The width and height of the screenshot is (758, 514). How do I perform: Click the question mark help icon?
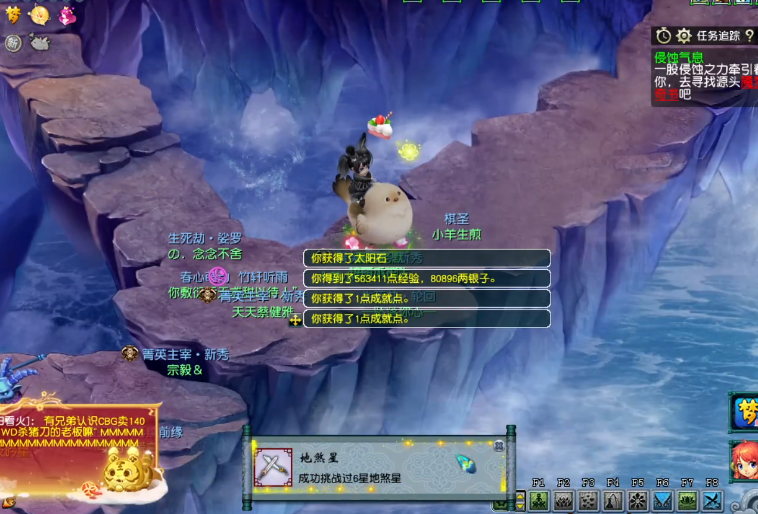click(x=749, y=35)
